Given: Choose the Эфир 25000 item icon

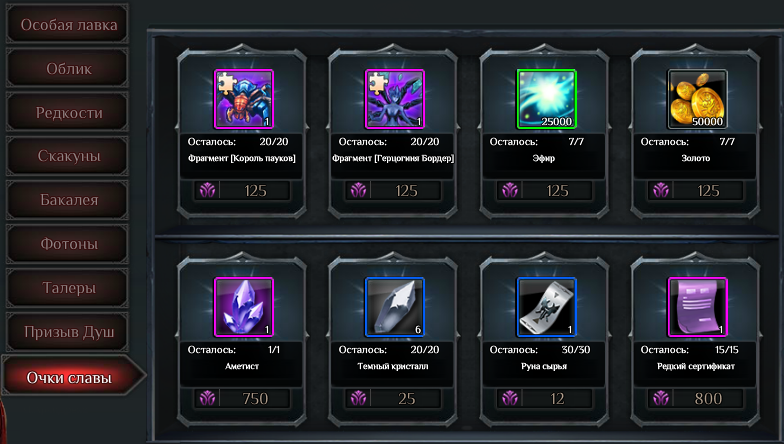Looking at the screenshot, I should click(x=546, y=99).
